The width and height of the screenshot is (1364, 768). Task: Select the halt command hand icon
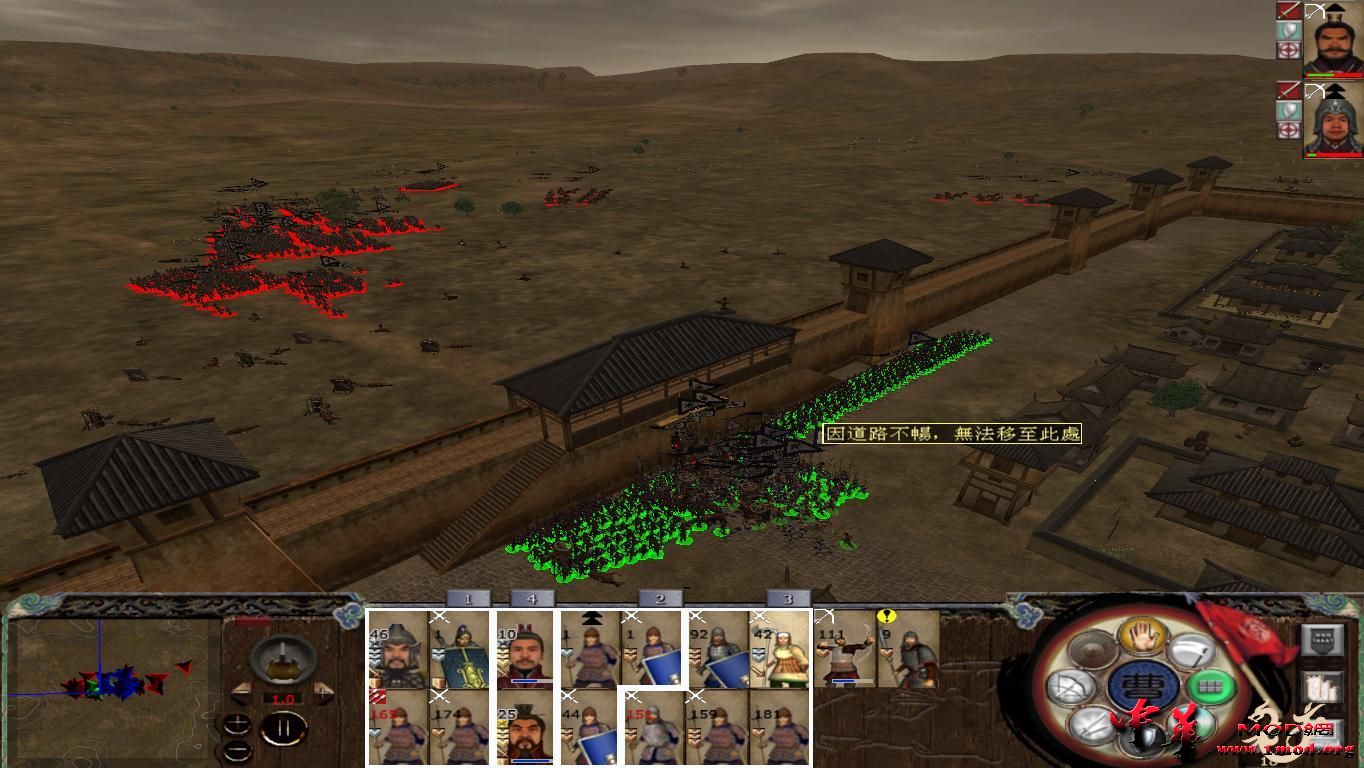[1142, 638]
